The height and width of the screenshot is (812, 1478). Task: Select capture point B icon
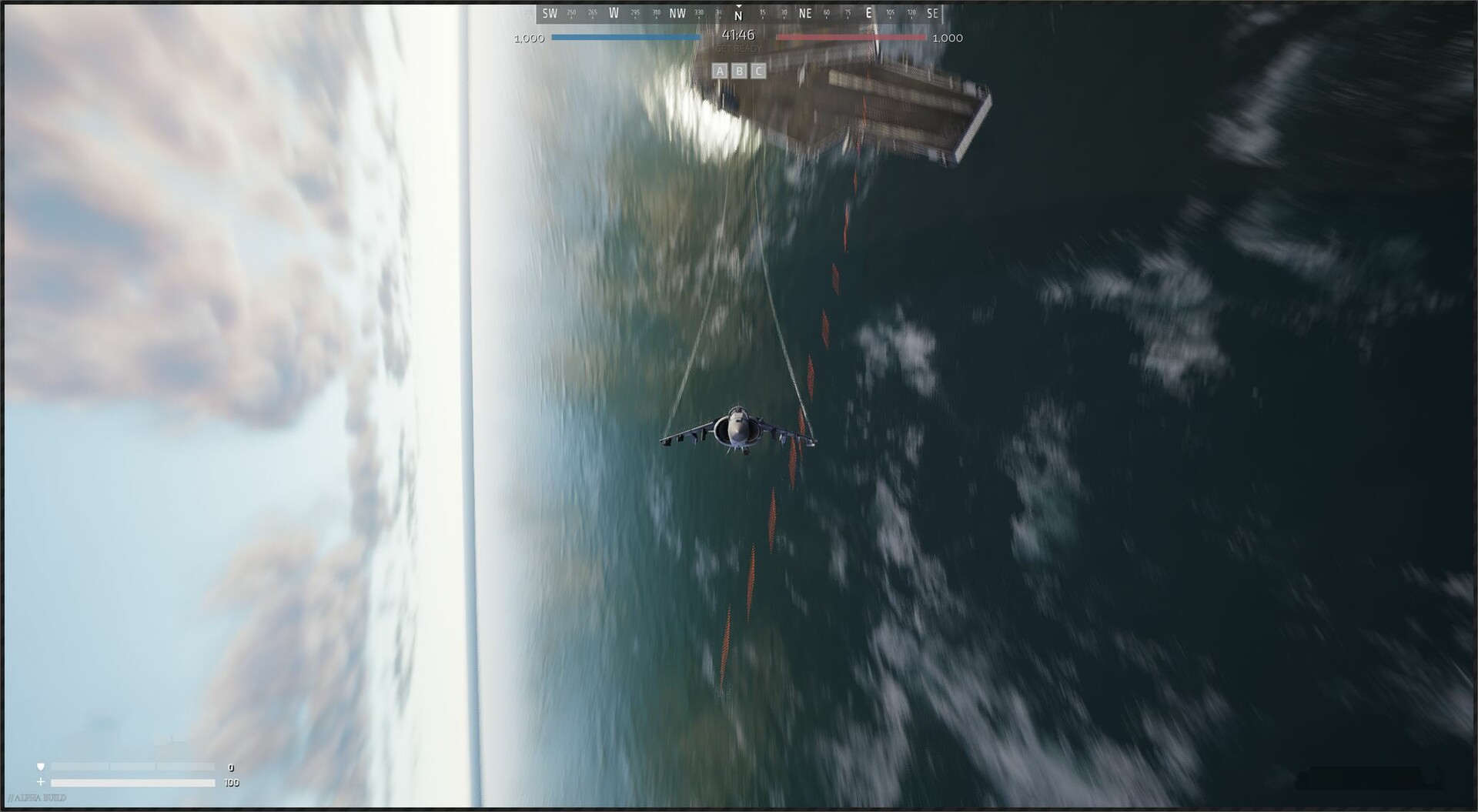tap(739, 71)
